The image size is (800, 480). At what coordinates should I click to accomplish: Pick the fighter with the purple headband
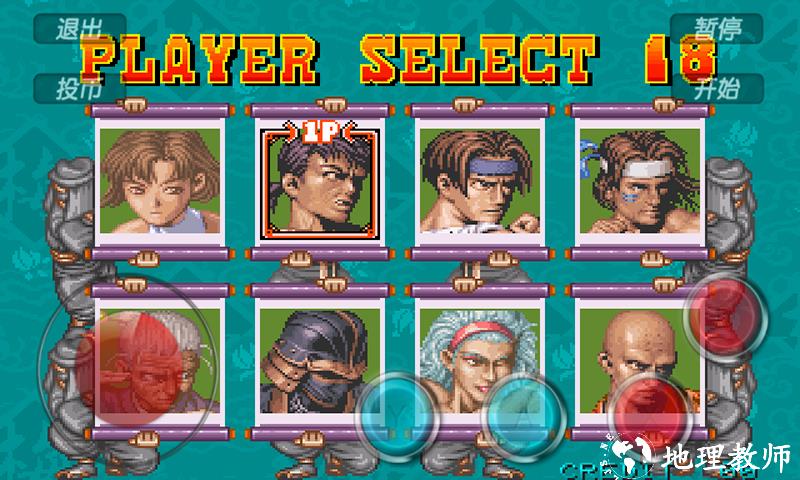pos(470,180)
